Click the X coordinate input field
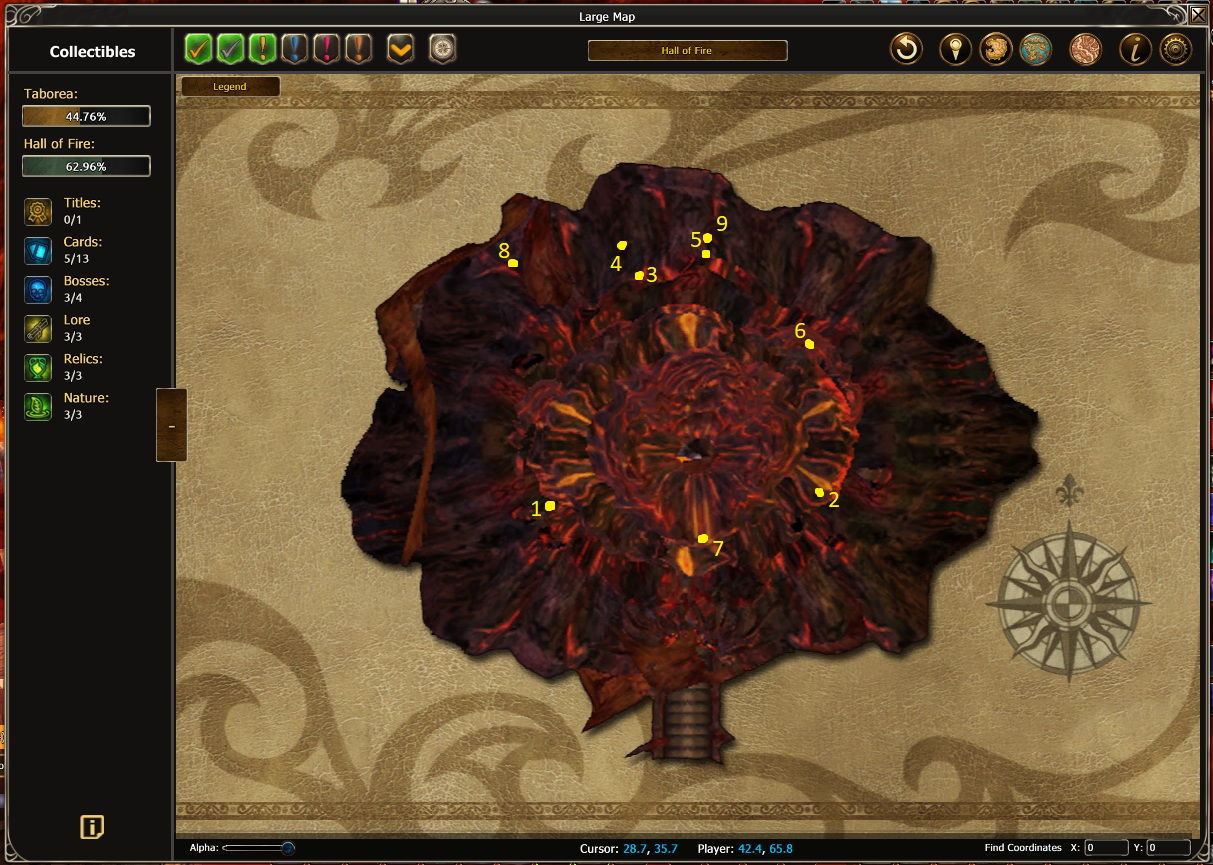The image size is (1213, 865). tap(1106, 848)
